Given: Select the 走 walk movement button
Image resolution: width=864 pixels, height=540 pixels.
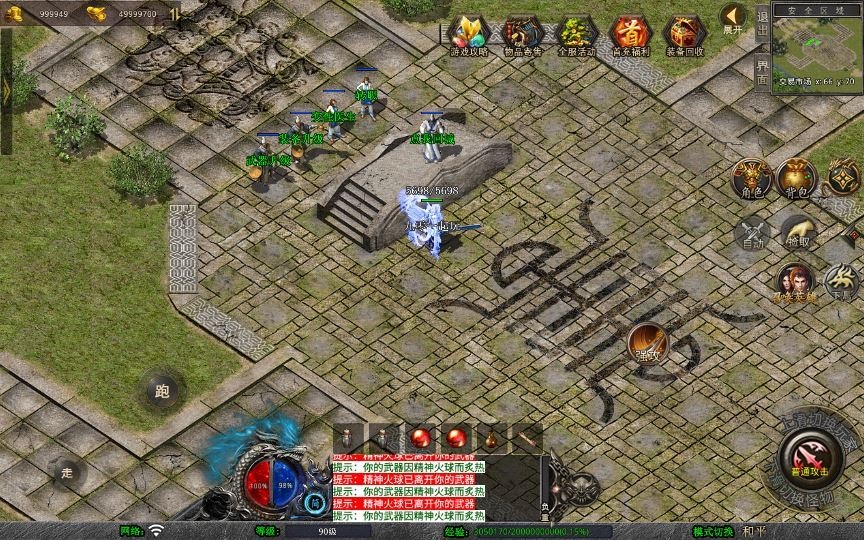Looking at the screenshot, I should point(68,472).
